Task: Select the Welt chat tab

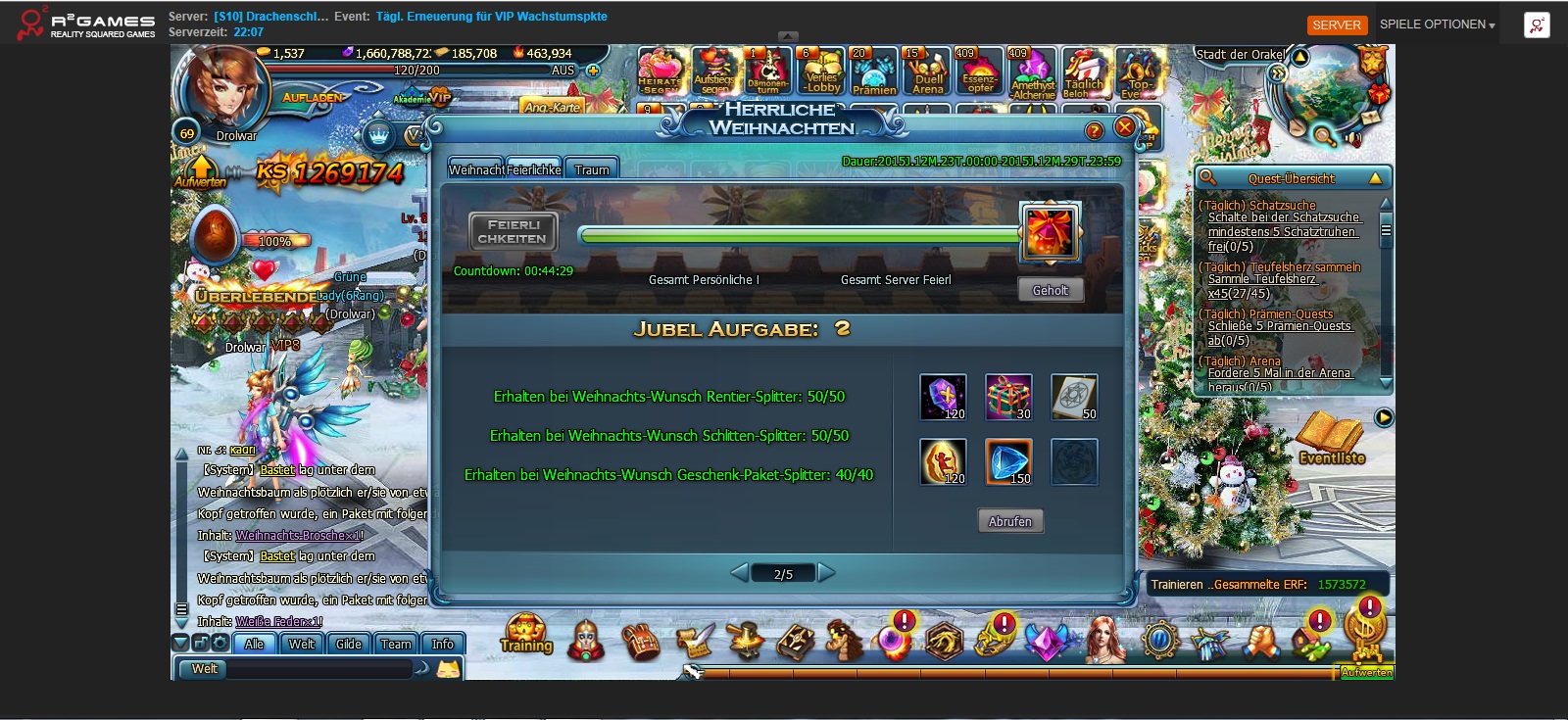Action: tap(301, 644)
